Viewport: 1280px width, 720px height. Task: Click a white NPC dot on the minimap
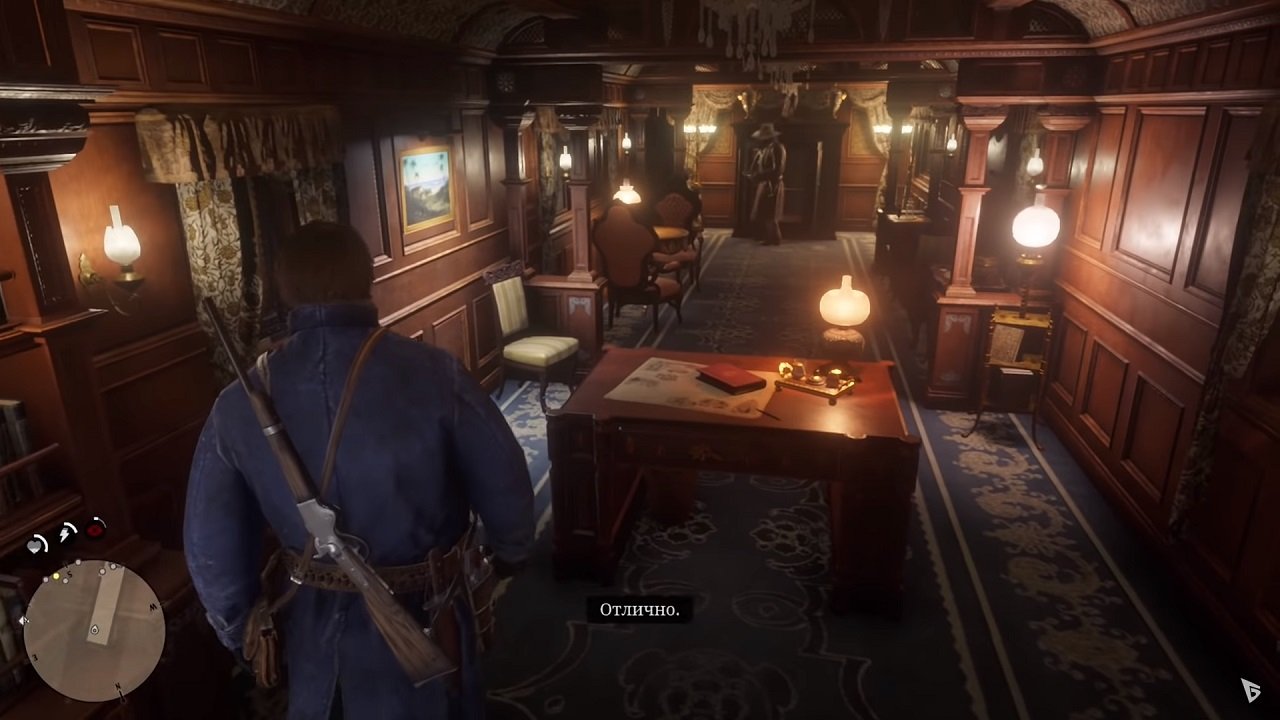coord(102,571)
